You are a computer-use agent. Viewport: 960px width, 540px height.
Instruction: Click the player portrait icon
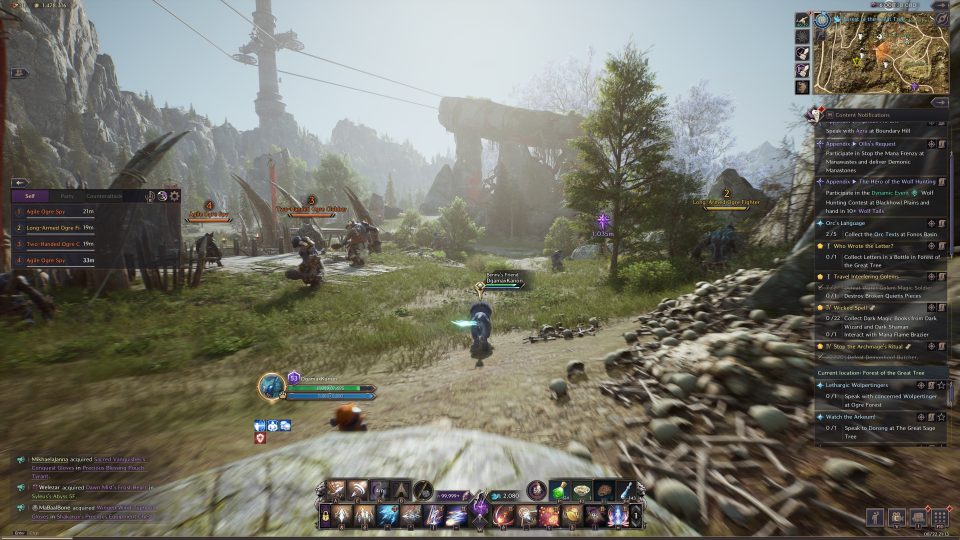(272, 386)
